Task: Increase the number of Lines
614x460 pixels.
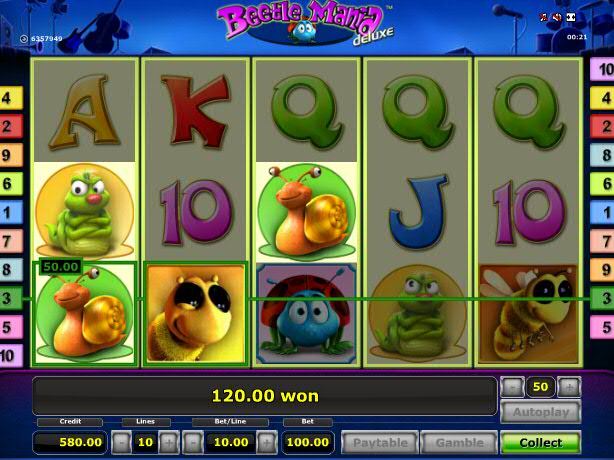Action: [167, 442]
